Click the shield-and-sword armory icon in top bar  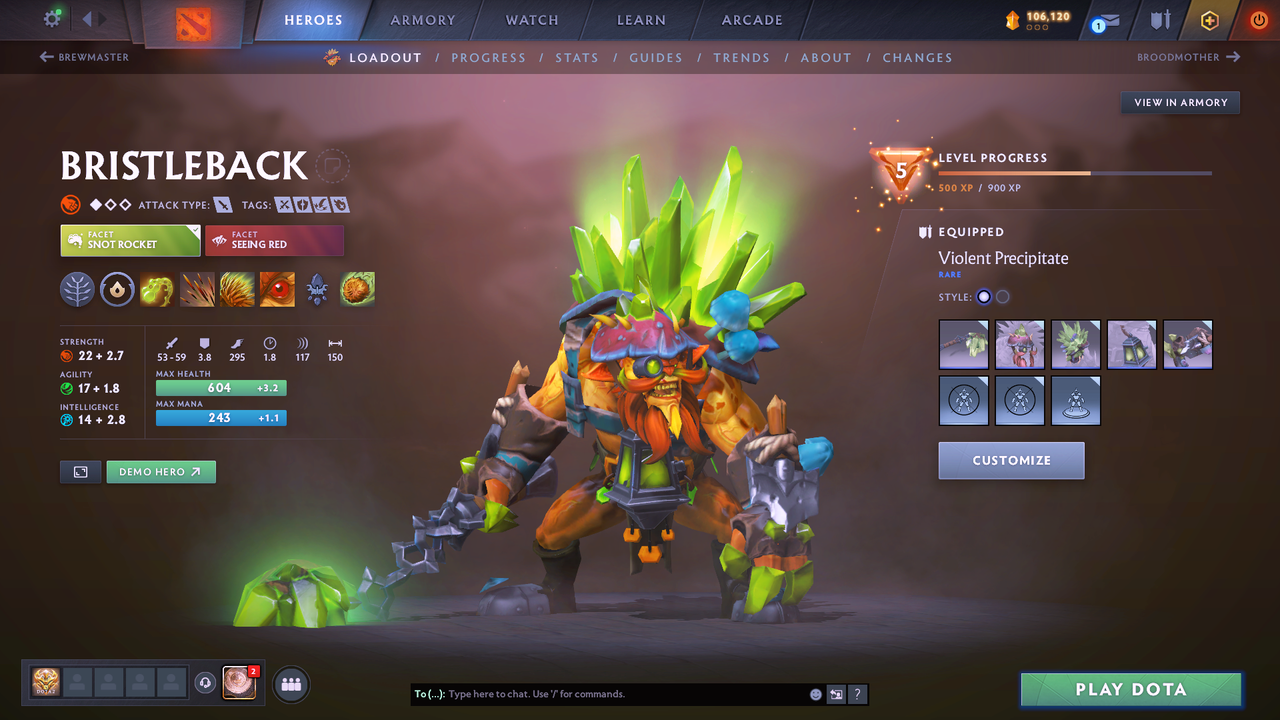click(1161, 19)
